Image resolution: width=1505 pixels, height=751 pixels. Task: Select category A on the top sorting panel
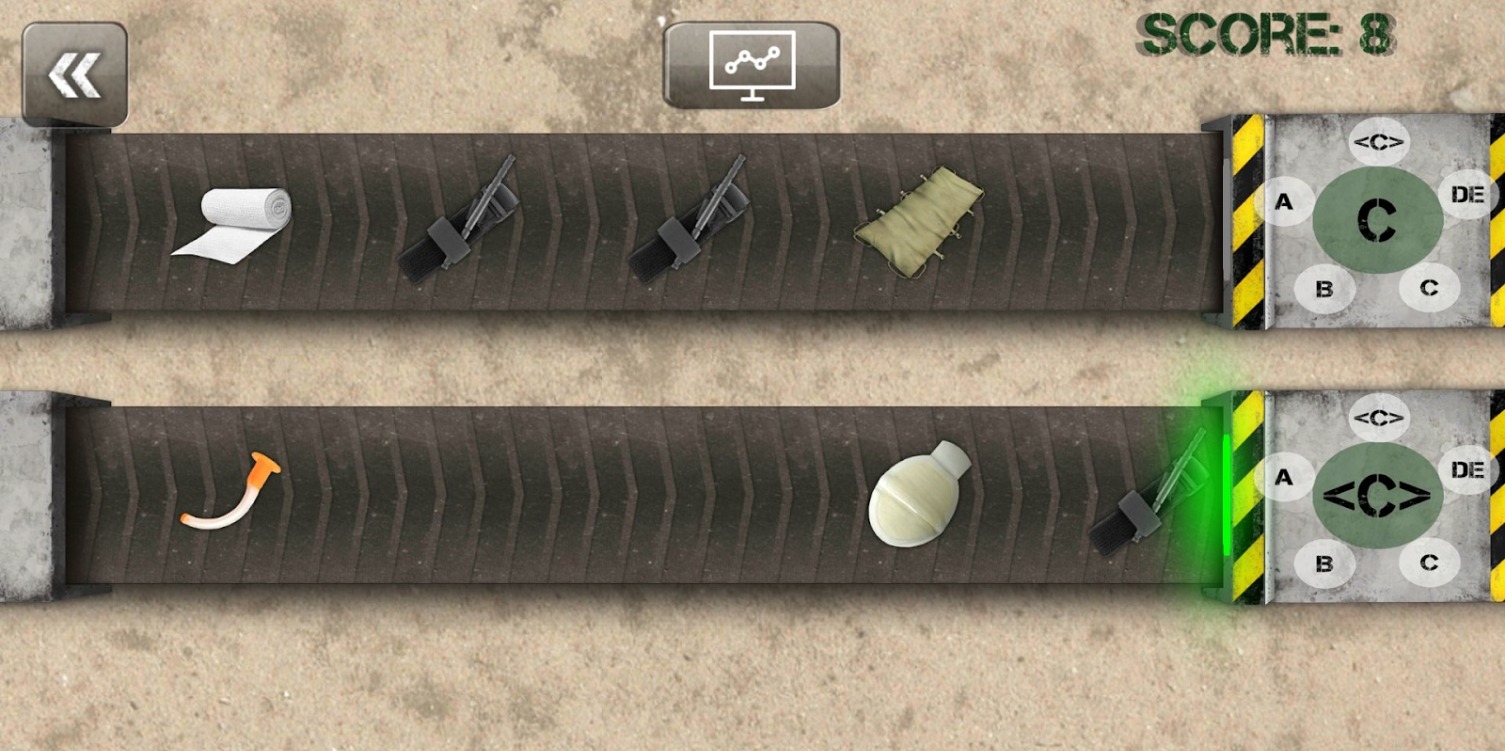[1285, 201]
